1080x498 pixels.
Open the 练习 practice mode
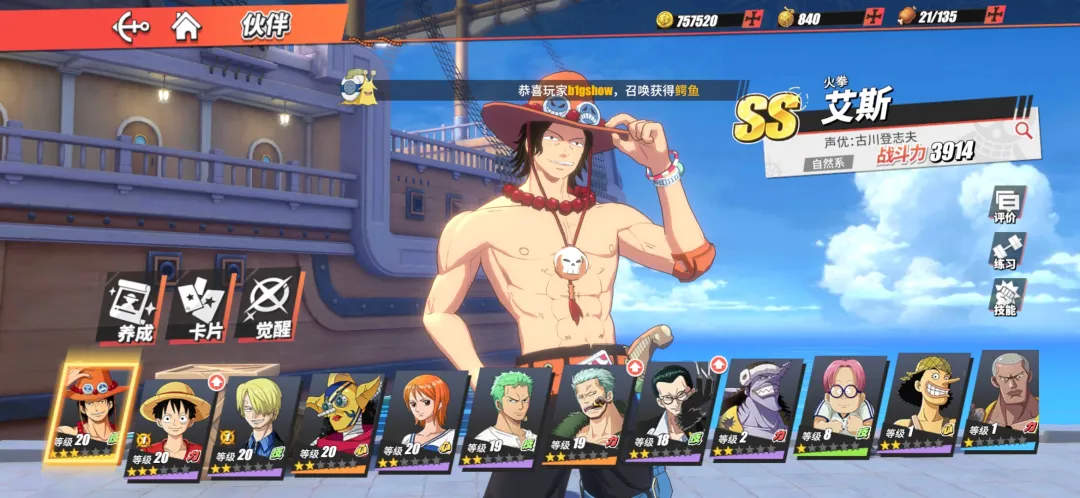click(x=1005, y=250)
